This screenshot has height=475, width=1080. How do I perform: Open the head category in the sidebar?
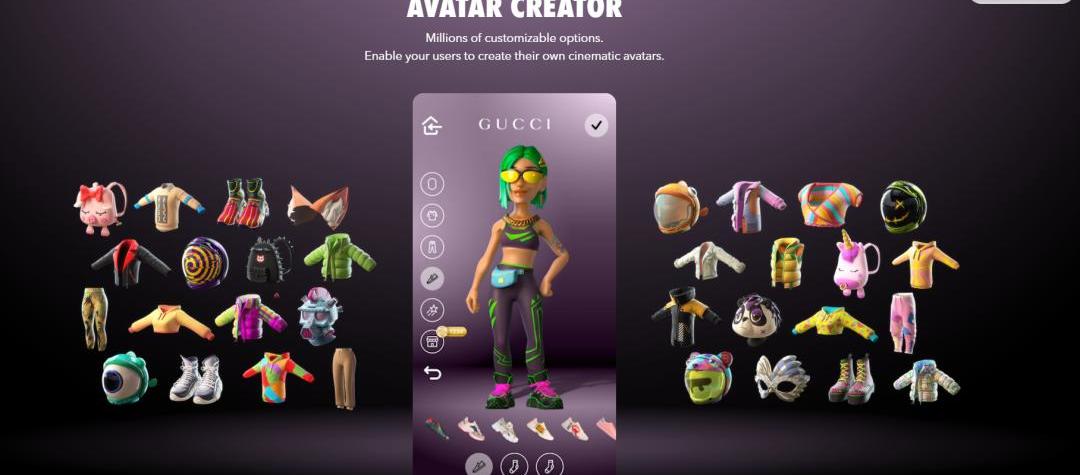click(x=432, y=184)
